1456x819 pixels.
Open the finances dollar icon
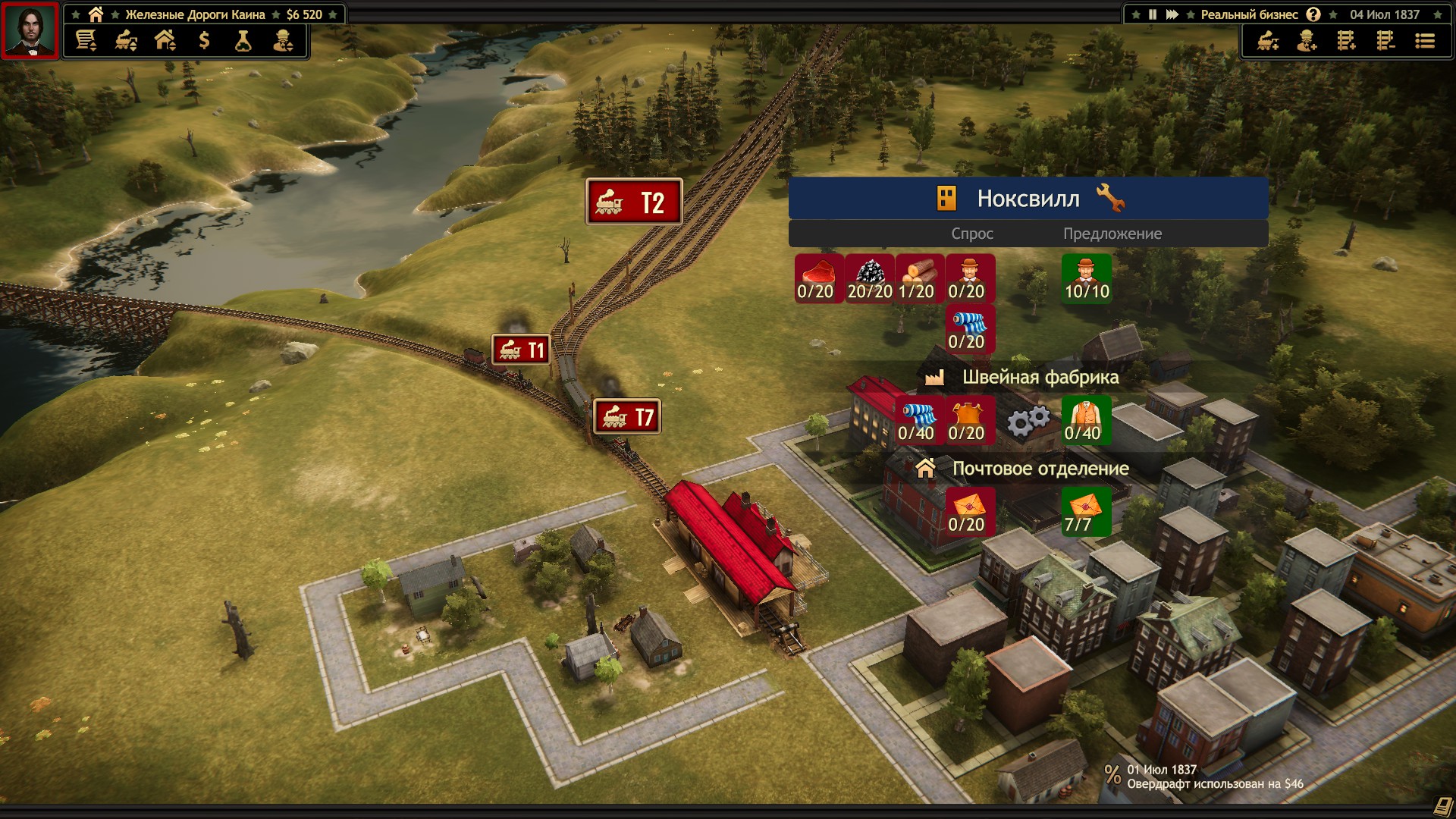[204, 41]
